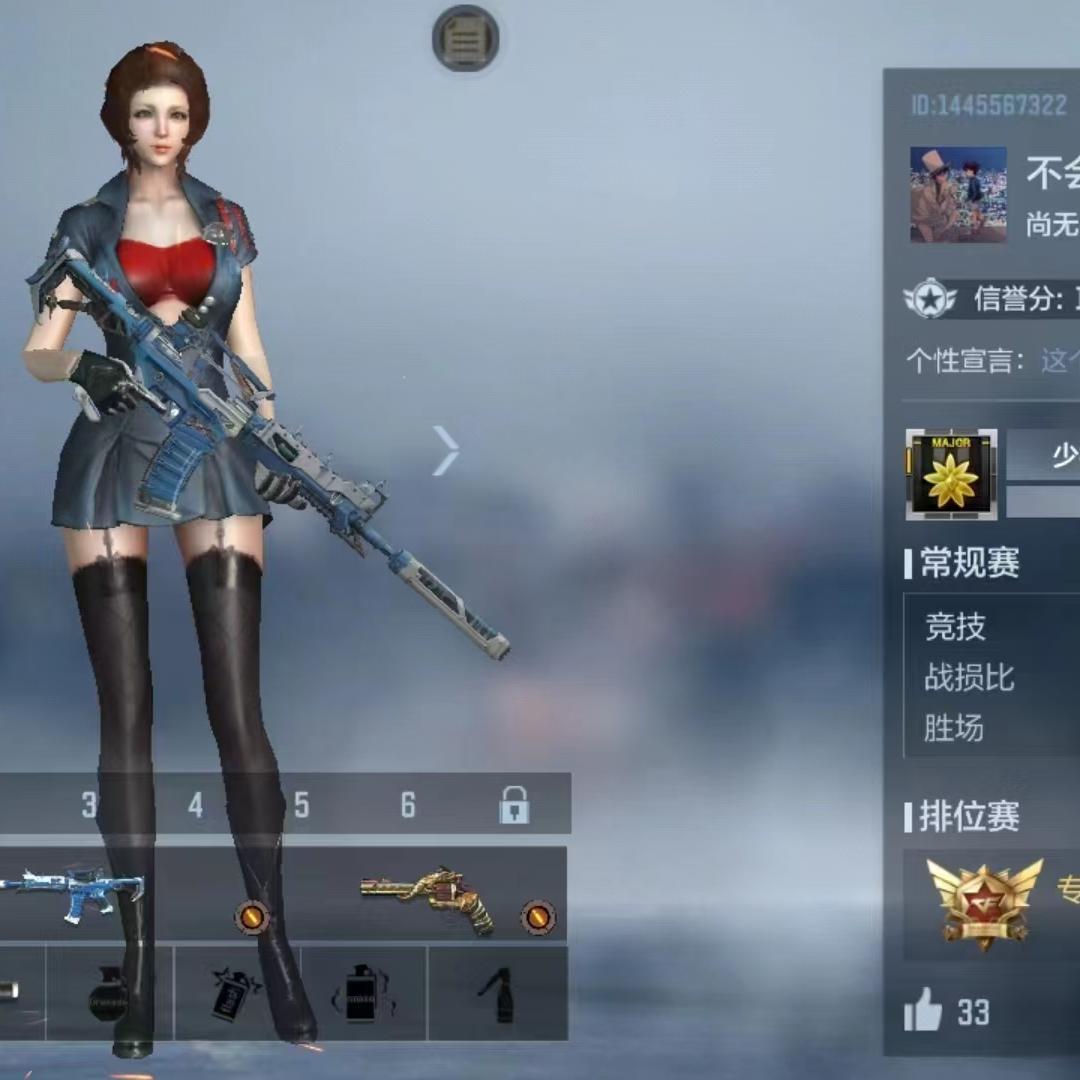Open the ranked match gold emblem
This screenshot has height=1080, width=1080.
click(984, 902)
